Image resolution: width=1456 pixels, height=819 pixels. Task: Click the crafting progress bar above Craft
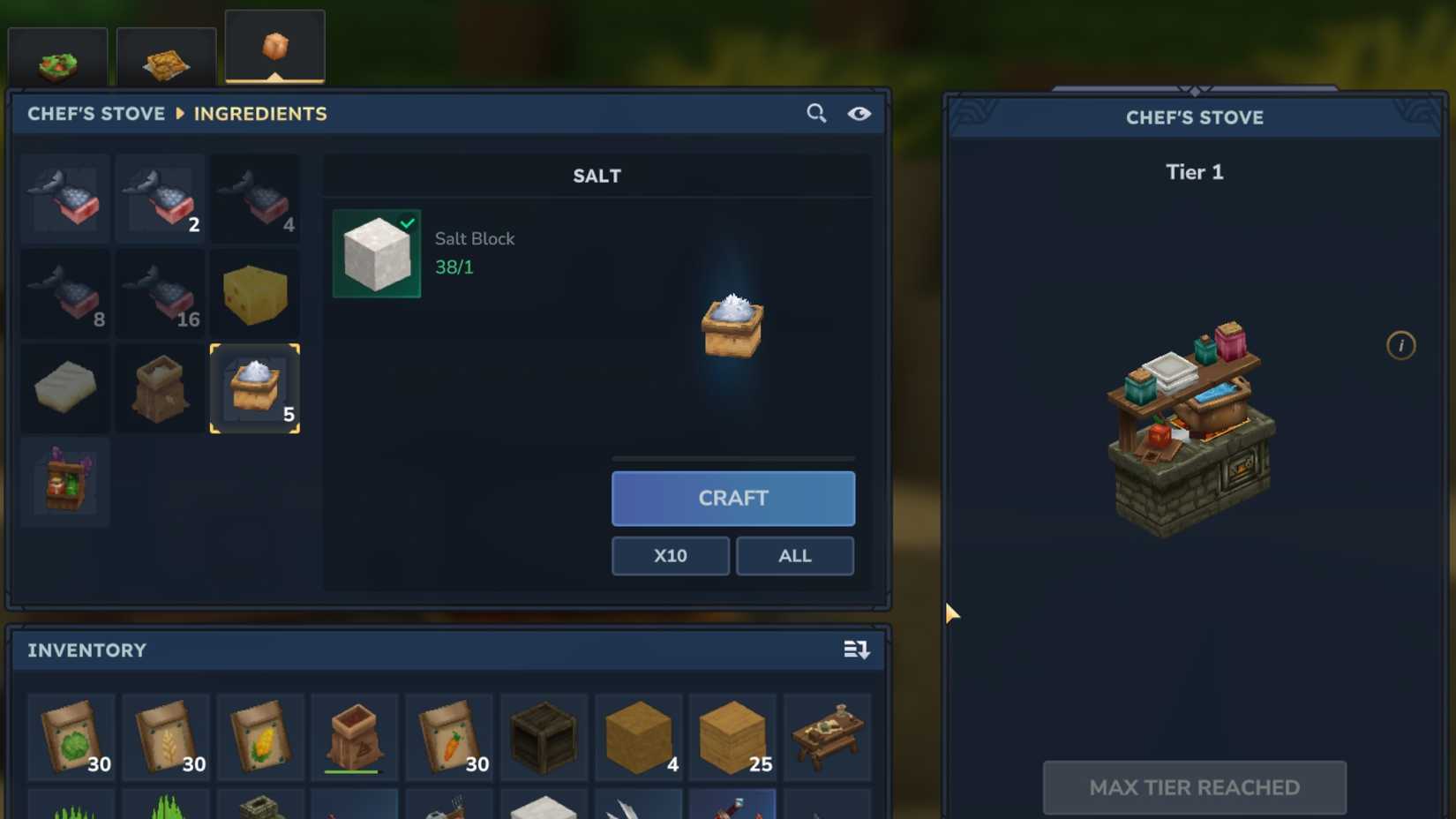[732, 458]
